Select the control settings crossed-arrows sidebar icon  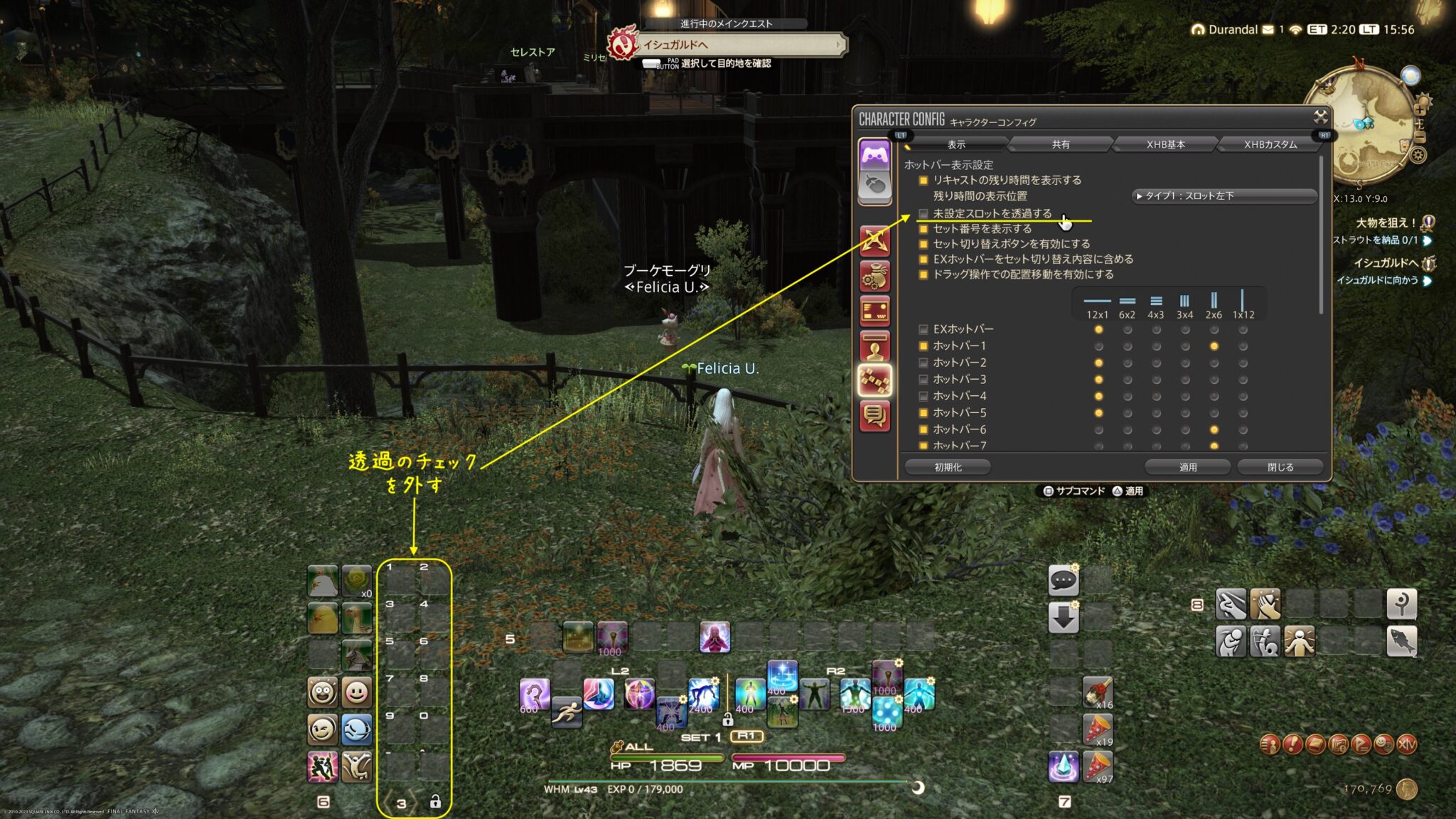[874, 240]
